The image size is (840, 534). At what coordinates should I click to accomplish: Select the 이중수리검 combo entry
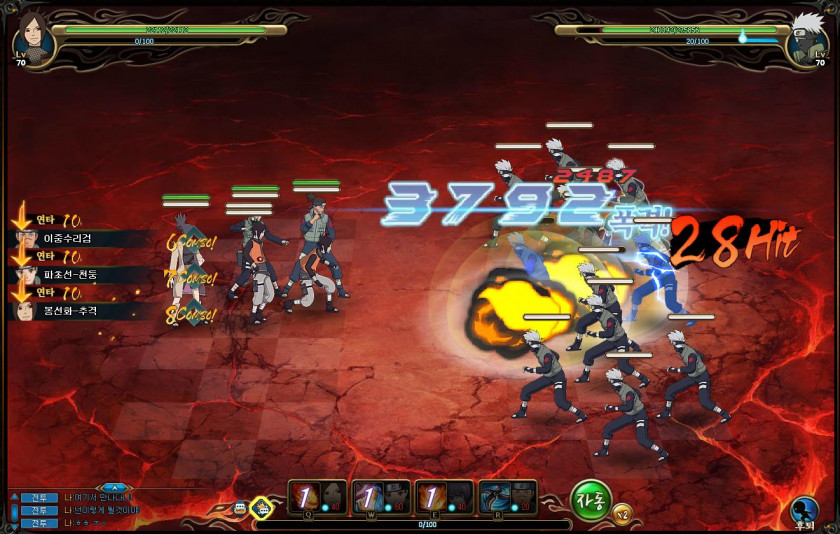(x=82, y=239)
